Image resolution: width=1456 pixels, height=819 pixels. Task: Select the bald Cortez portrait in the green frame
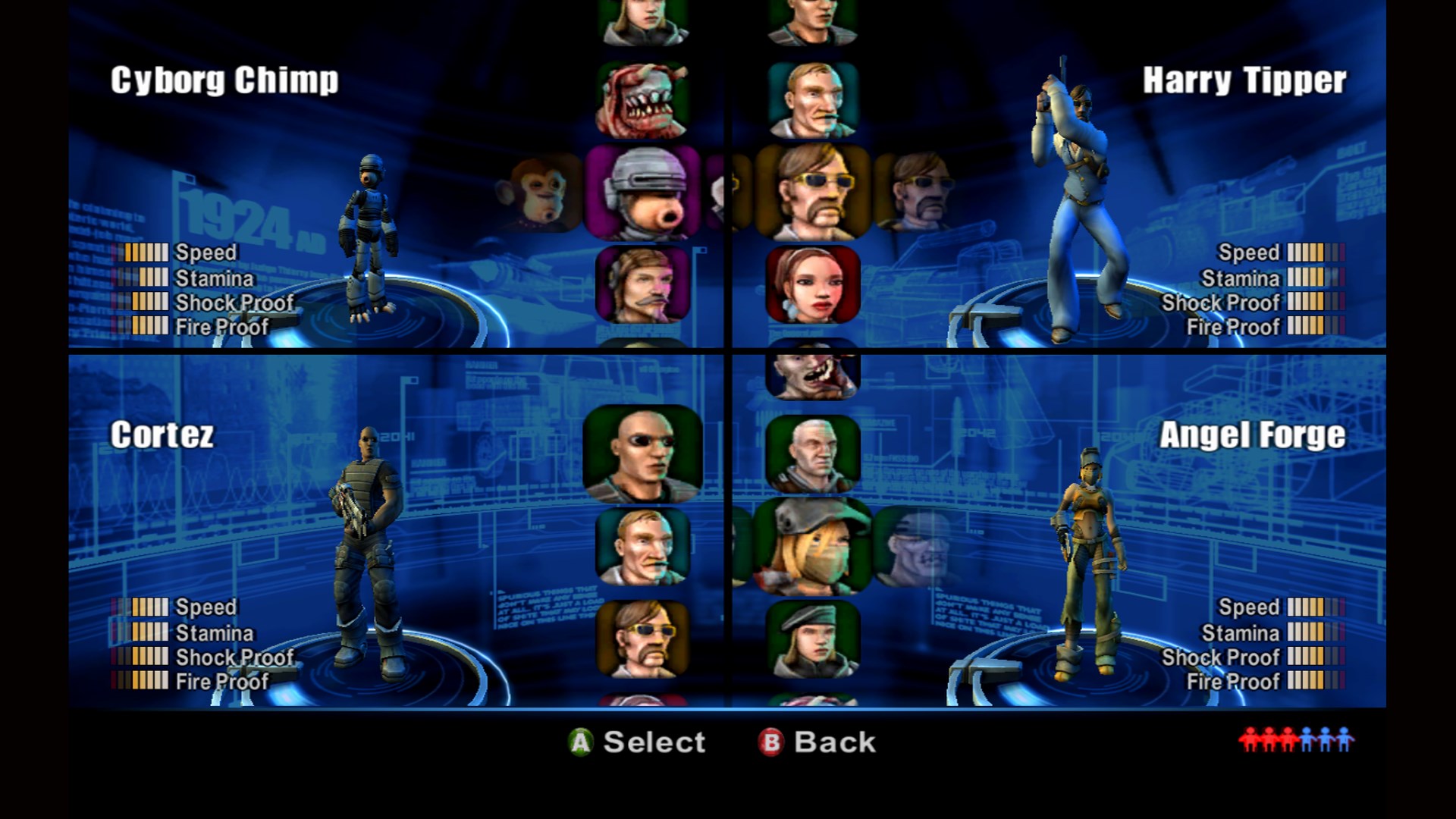click(644, 456)
